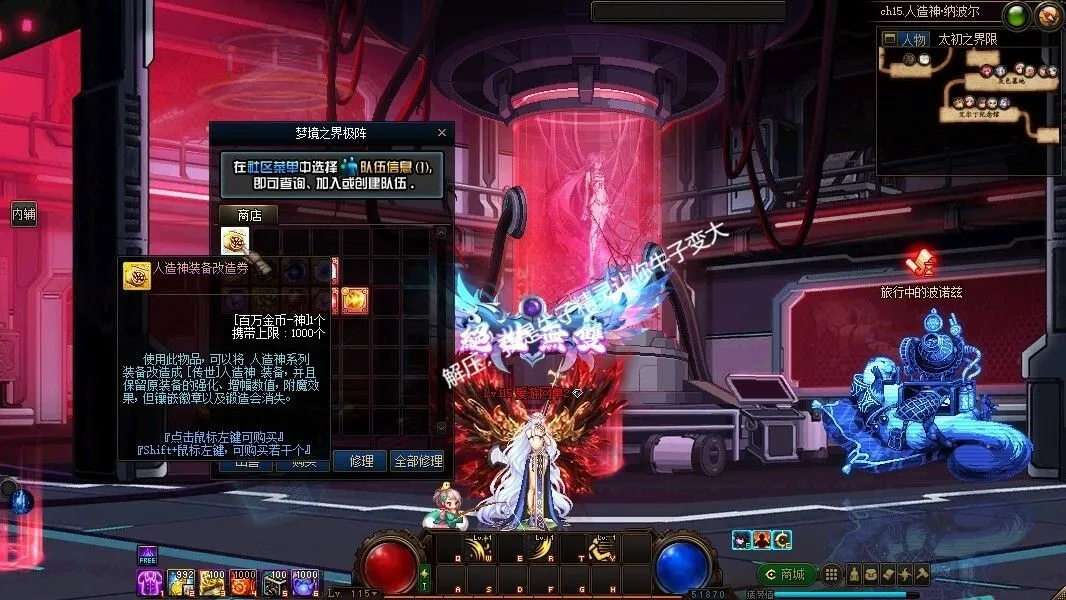
Task: Select the red-framed golden orb shop item
Action: pos(354,298)
